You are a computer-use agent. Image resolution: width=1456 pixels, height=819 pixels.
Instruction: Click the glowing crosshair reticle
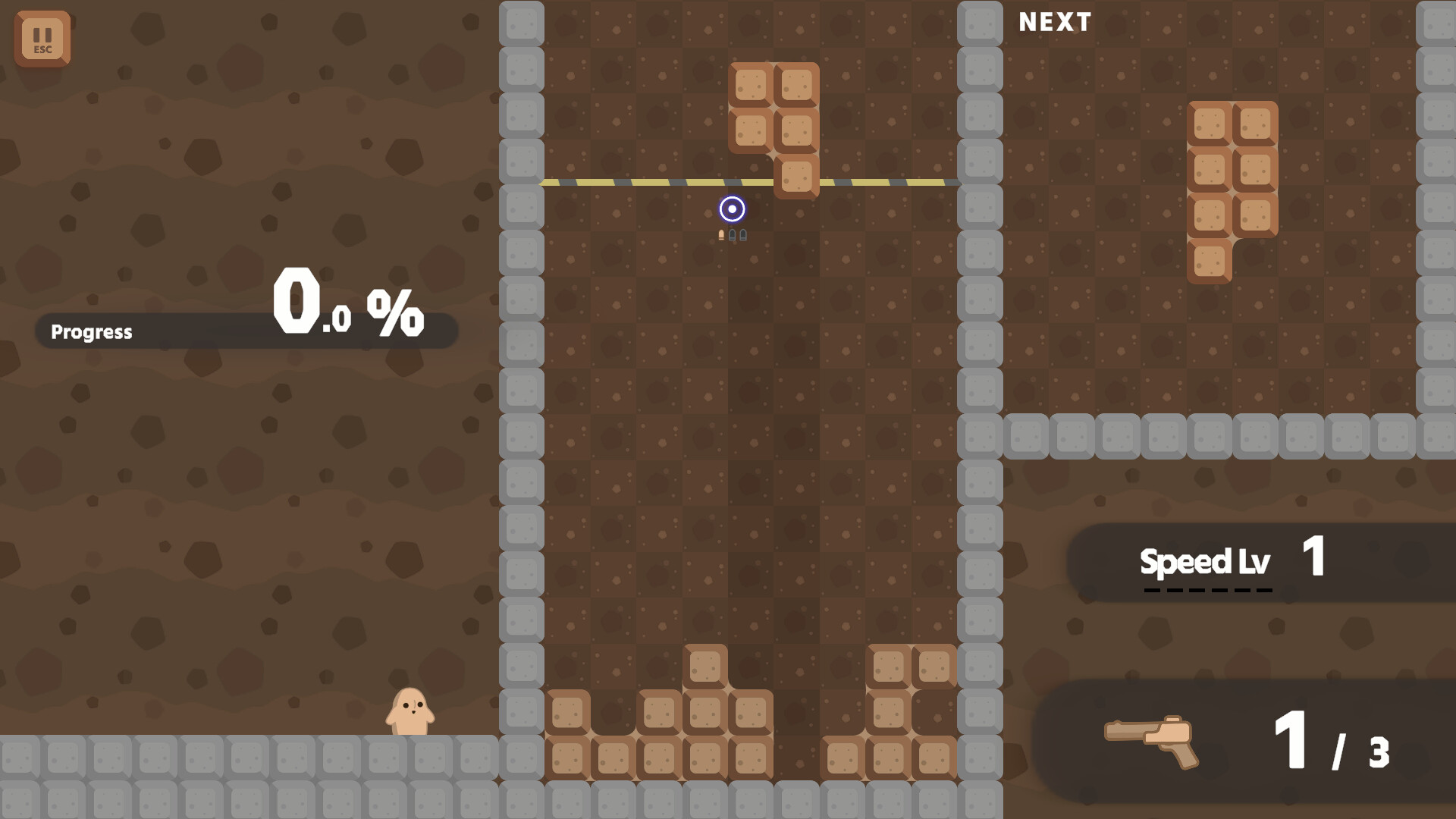pyautogui.click(x=733, y=208)
